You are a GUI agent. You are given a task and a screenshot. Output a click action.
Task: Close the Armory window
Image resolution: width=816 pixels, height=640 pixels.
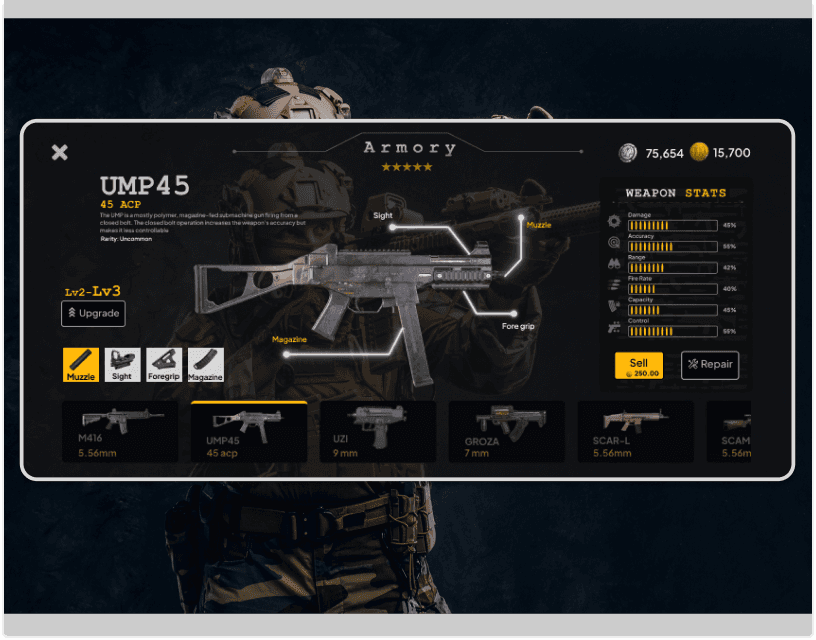[60, 152]
